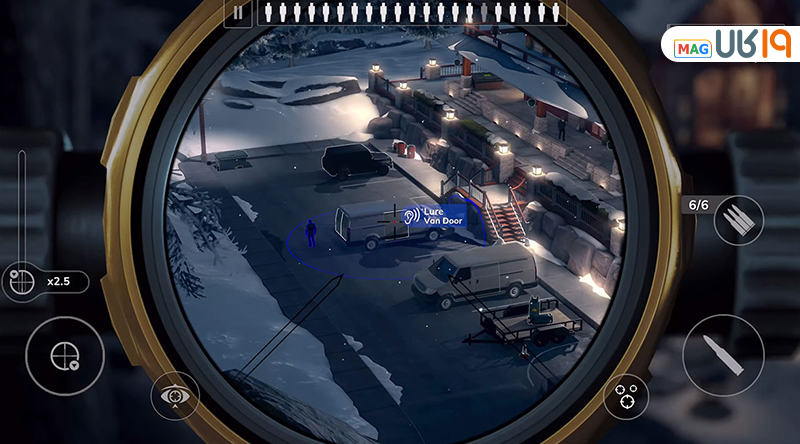
Task: Pause the game with the pause button
Action: tap(238, 13)
